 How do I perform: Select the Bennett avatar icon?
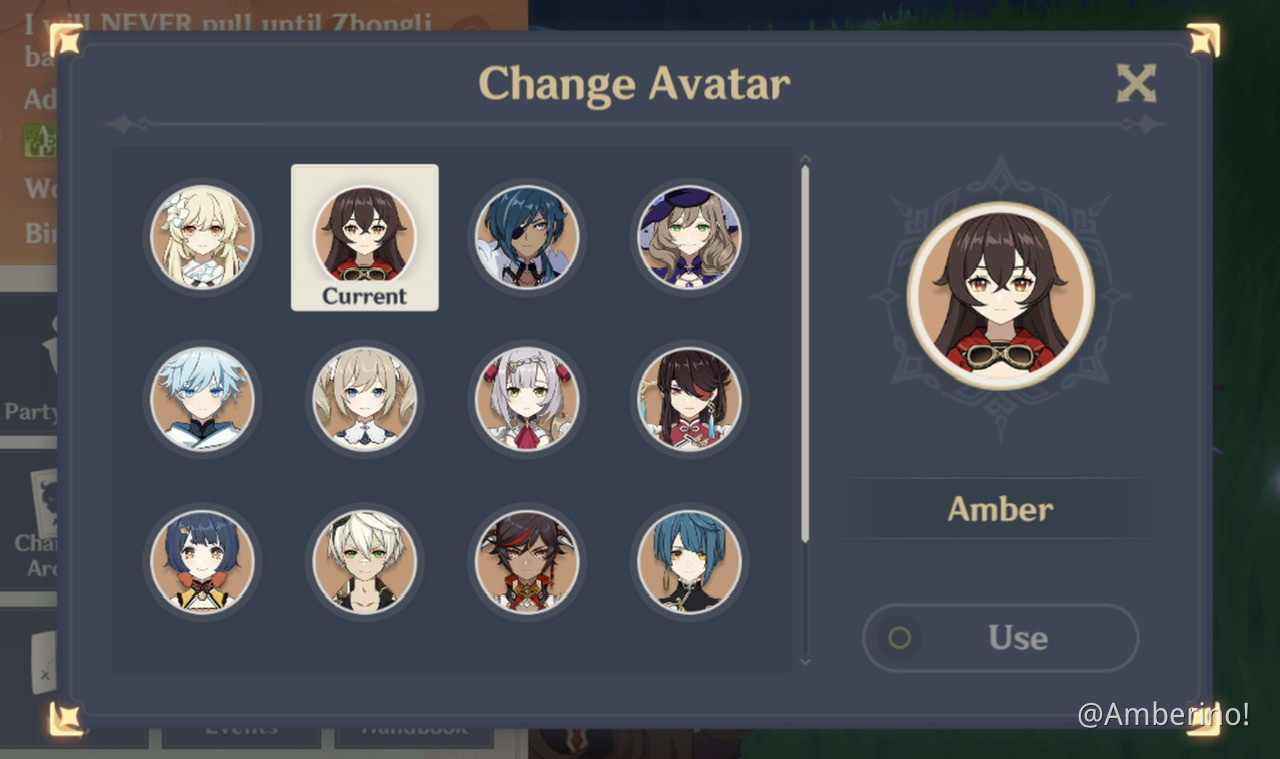(x=364, y=562)
